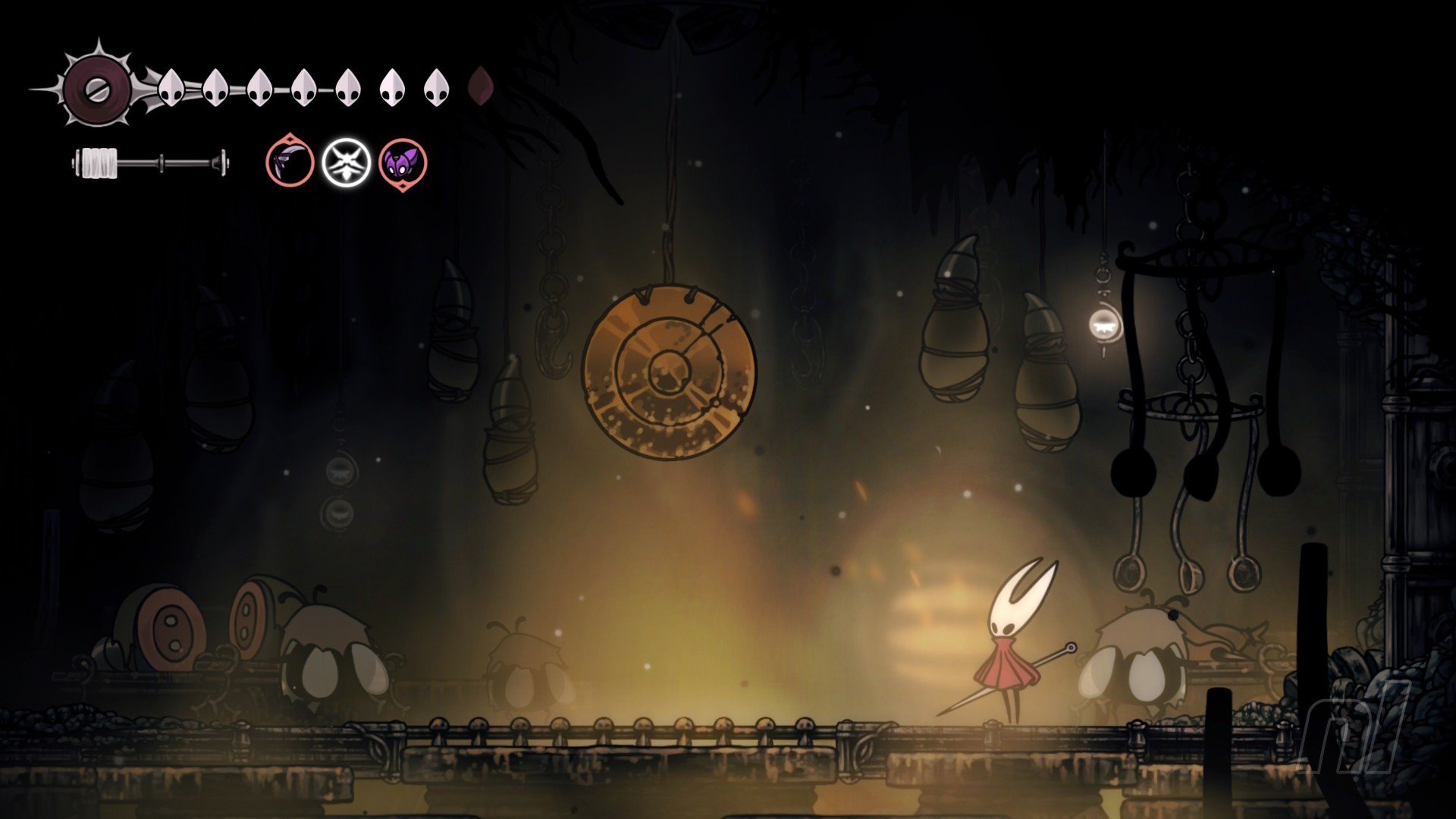Activate the glowing white skill emblem

[347, 162]
